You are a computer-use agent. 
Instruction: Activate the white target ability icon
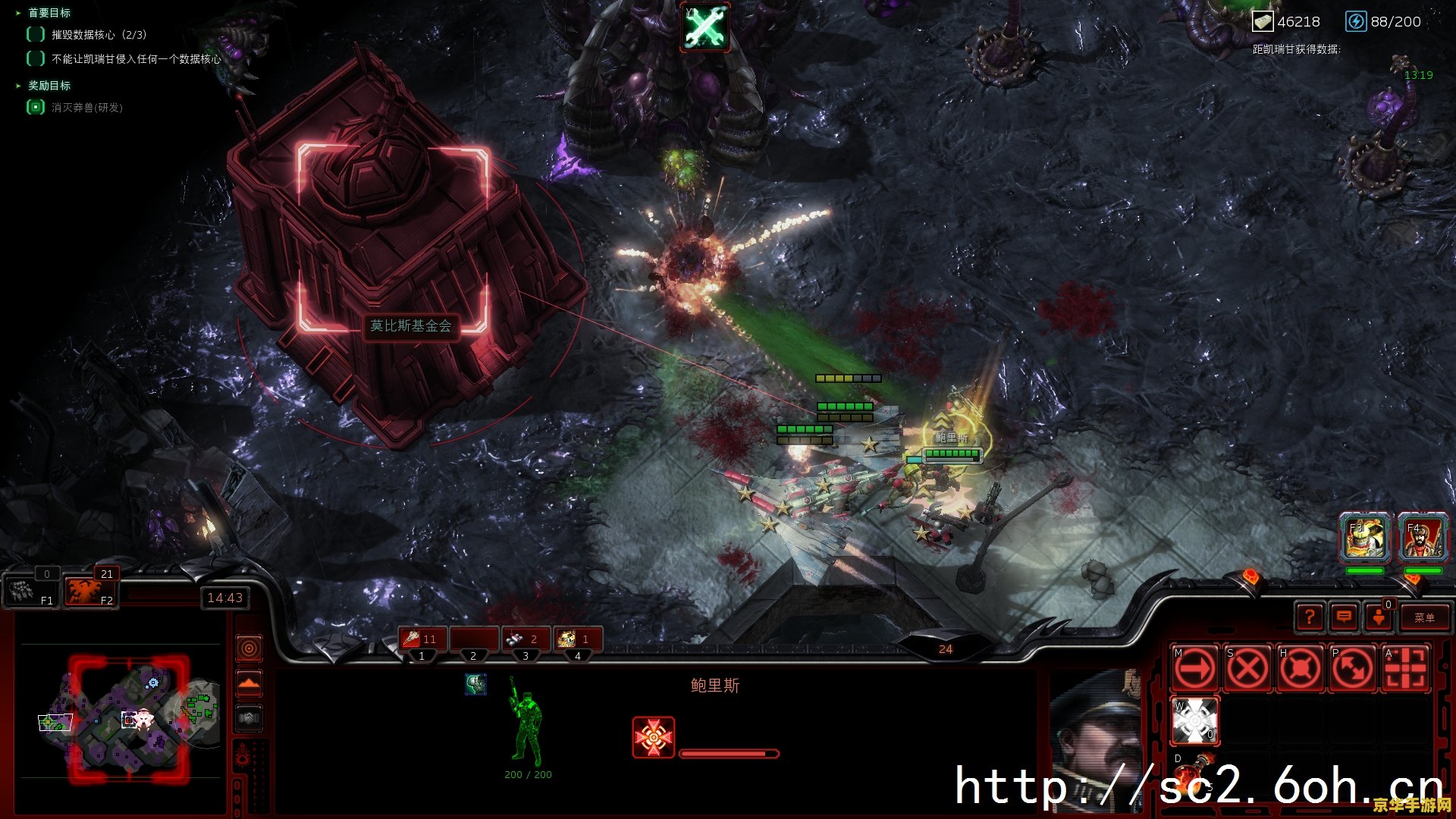(x=1196, y=720)
